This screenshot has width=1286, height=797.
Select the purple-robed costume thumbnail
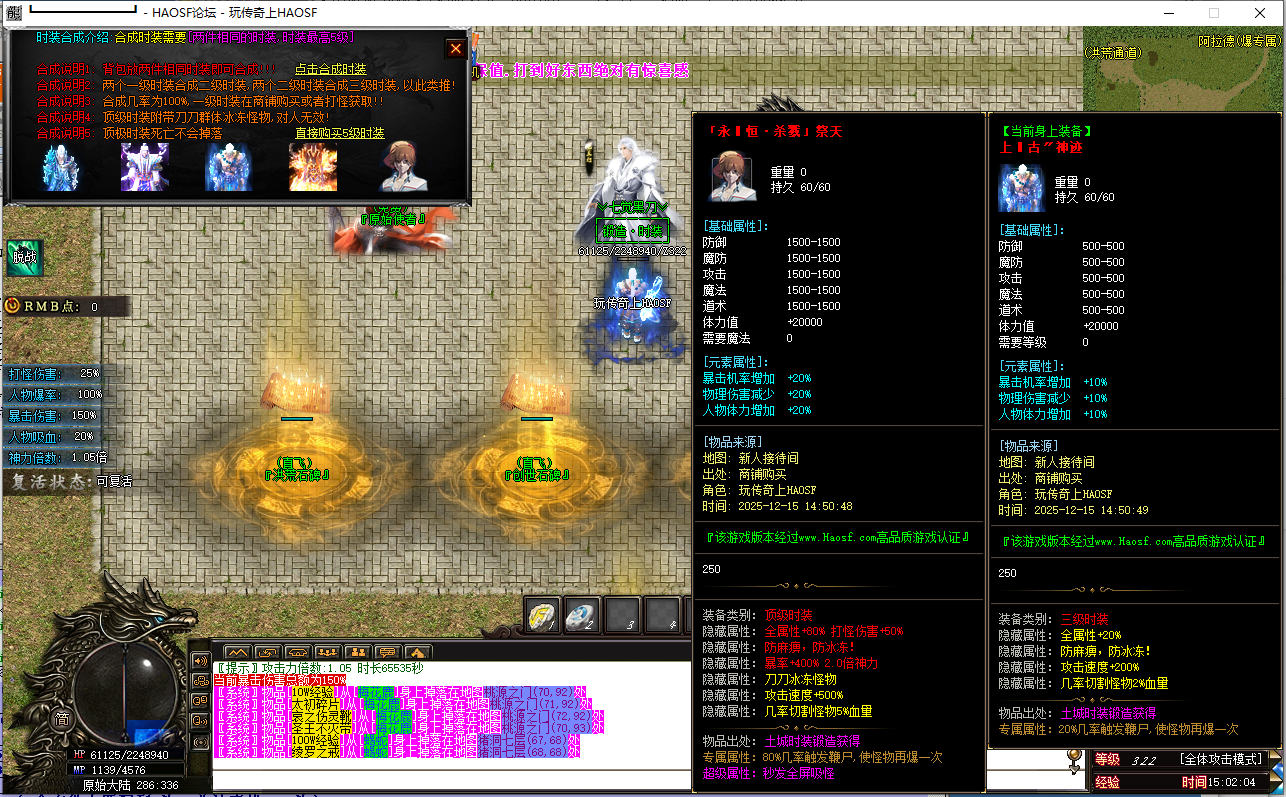point(144,167)
